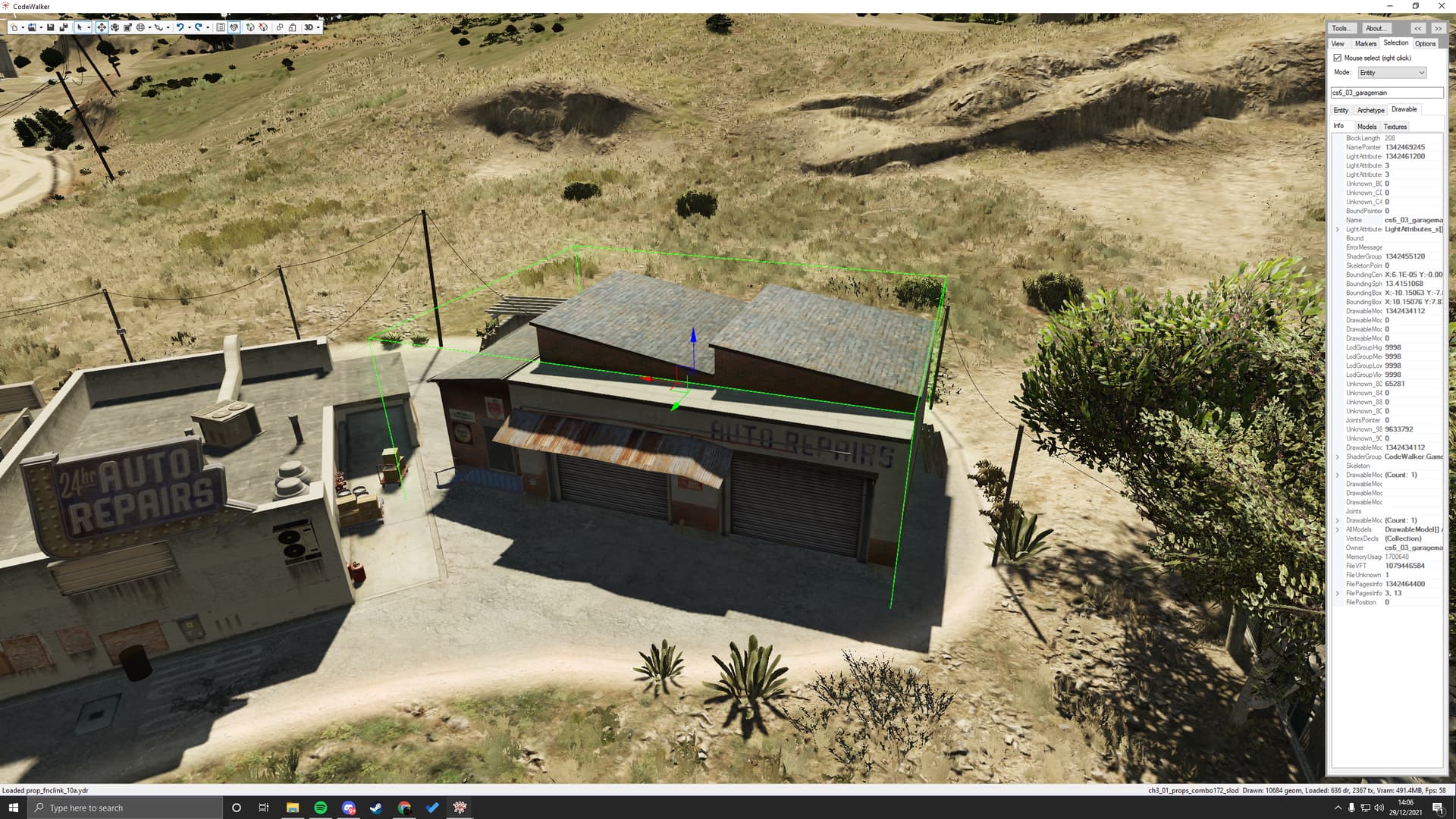This screenshot has height=819, width=1456.
Task: Select the Move widget tool
Action: click(x=102, y=27)
